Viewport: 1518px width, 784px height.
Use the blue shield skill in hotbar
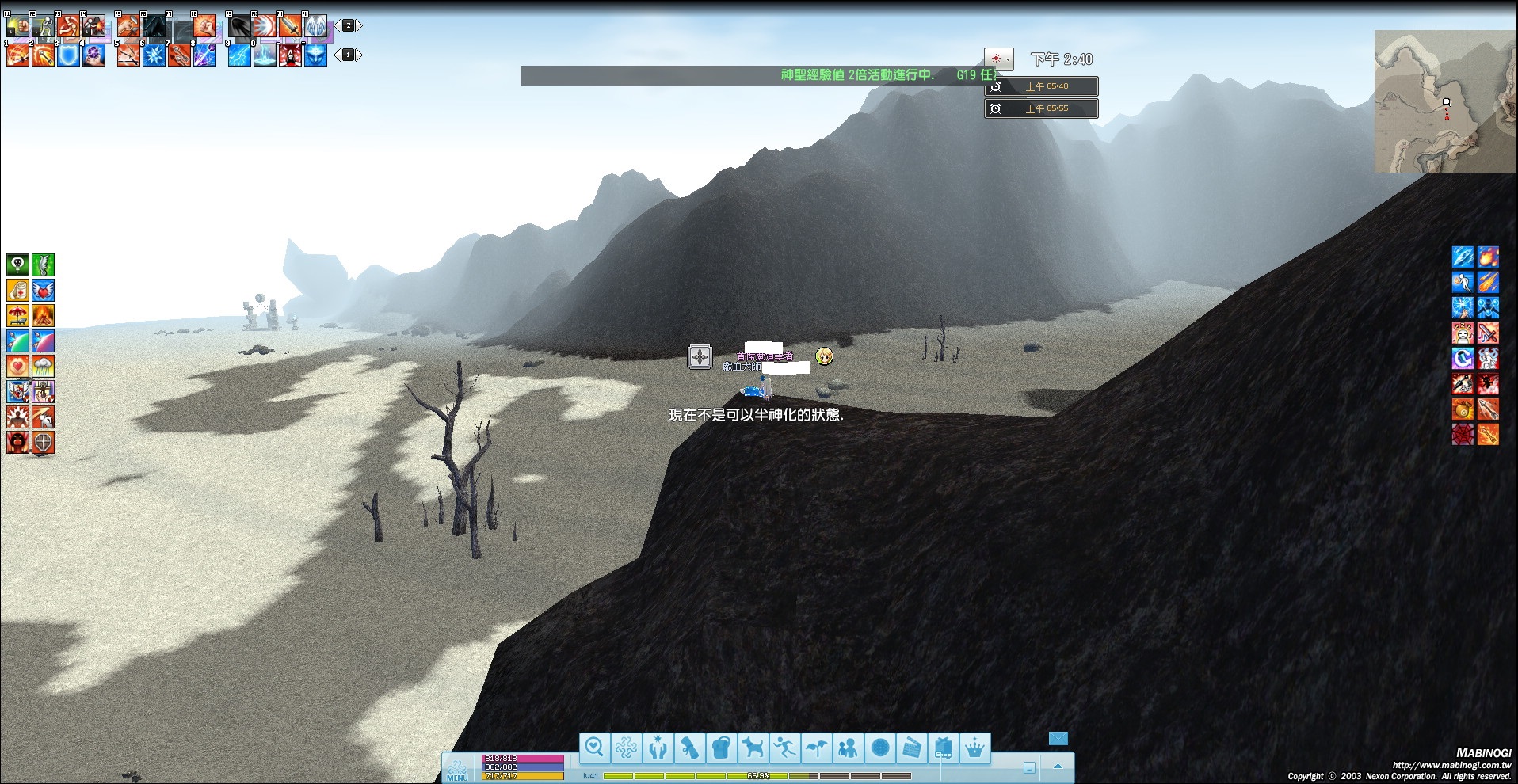click(x=68, y=55)
